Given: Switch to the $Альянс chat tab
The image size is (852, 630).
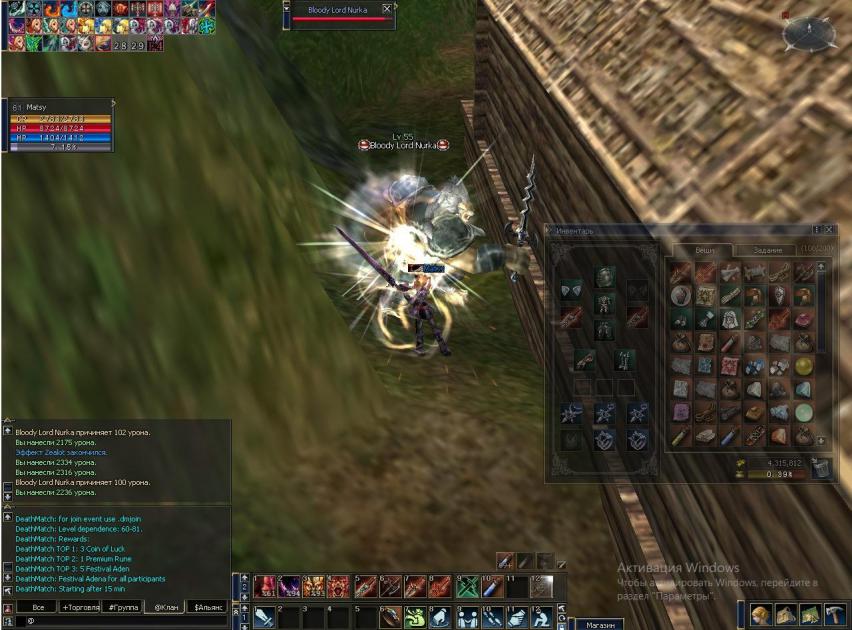Looking at the screenshot, I should [x=208, y=607].
